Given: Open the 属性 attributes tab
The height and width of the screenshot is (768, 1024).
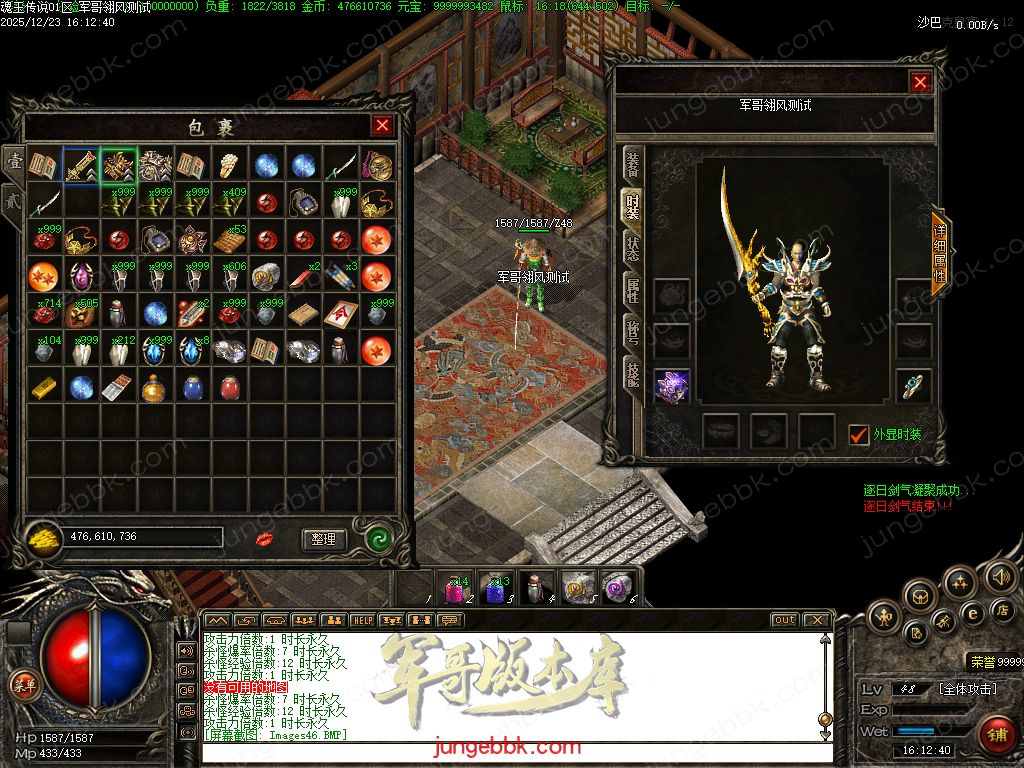Looking at the screenshot, I should (632, 292).
